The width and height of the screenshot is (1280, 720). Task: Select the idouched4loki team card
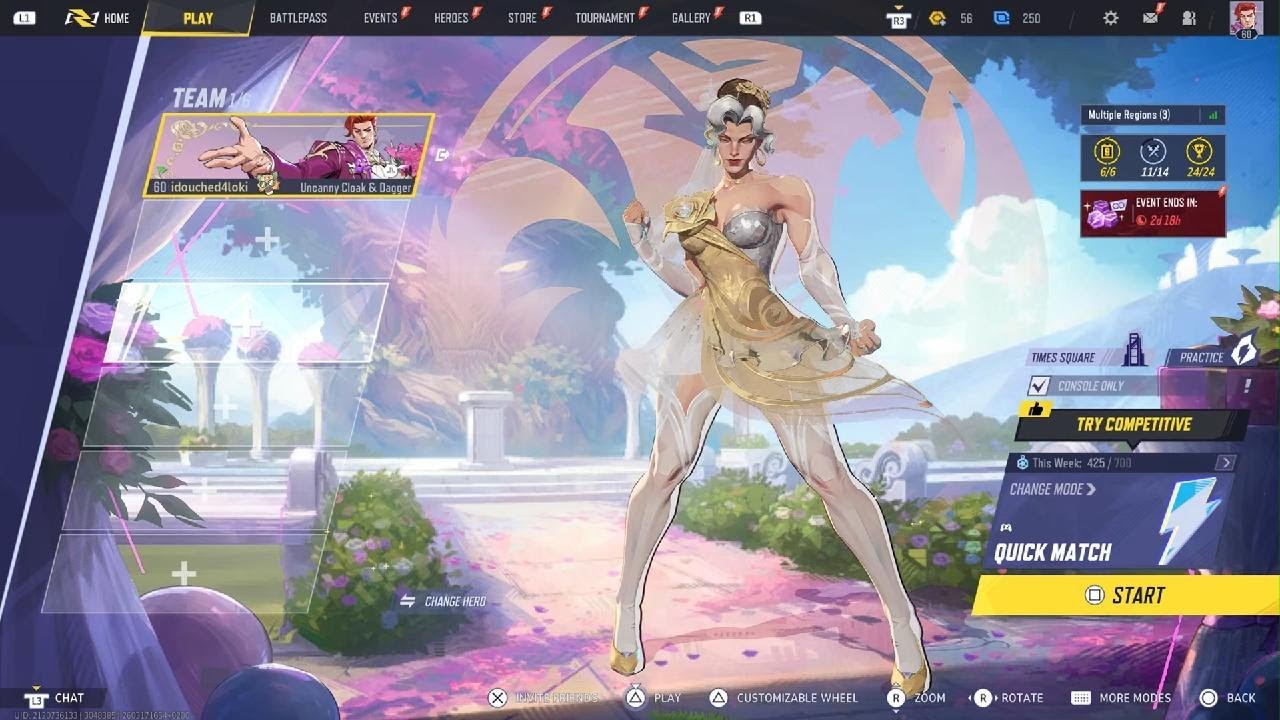coord(295,155)
